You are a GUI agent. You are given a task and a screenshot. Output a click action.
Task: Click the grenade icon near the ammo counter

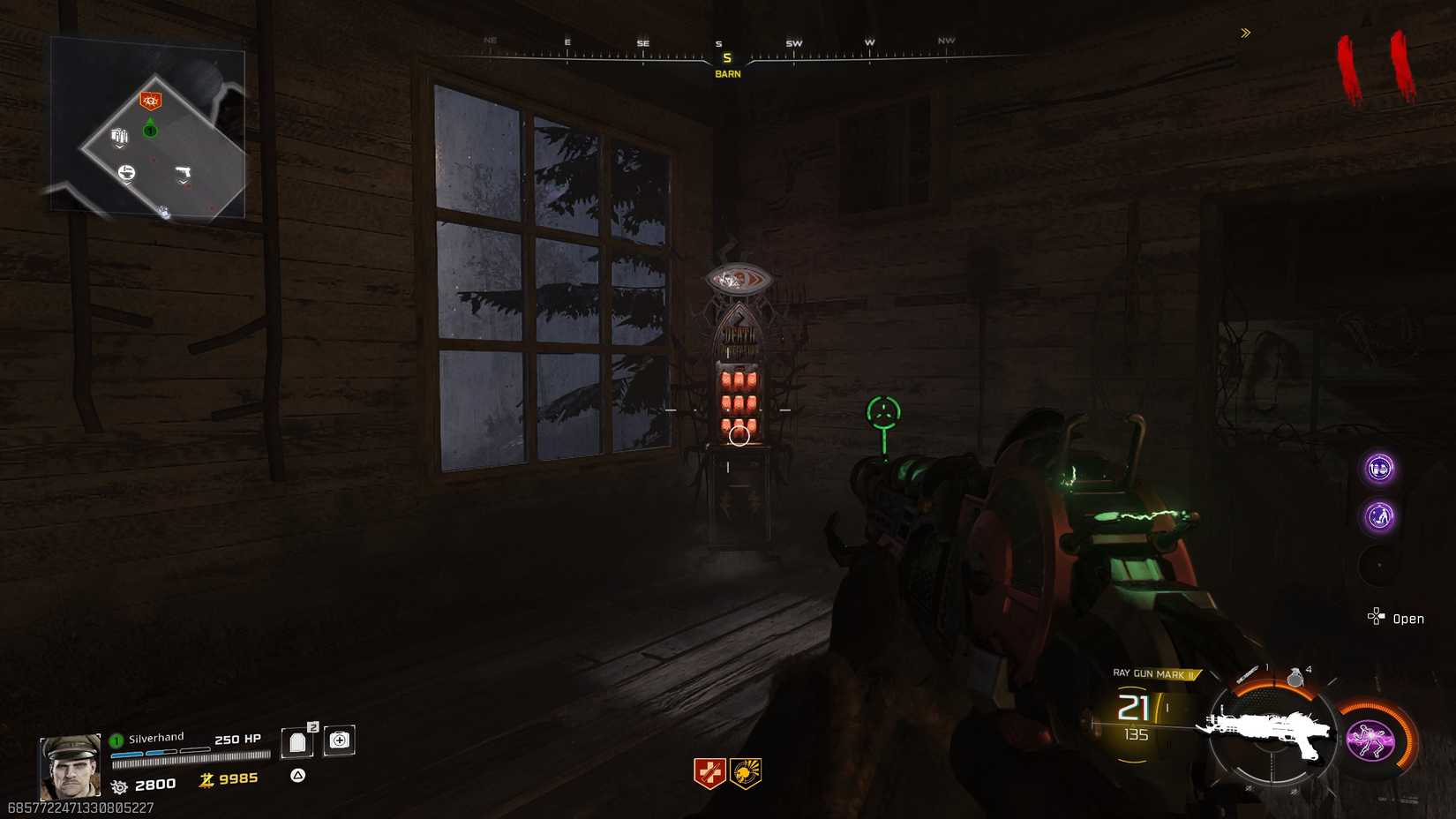pos(1295,681)
